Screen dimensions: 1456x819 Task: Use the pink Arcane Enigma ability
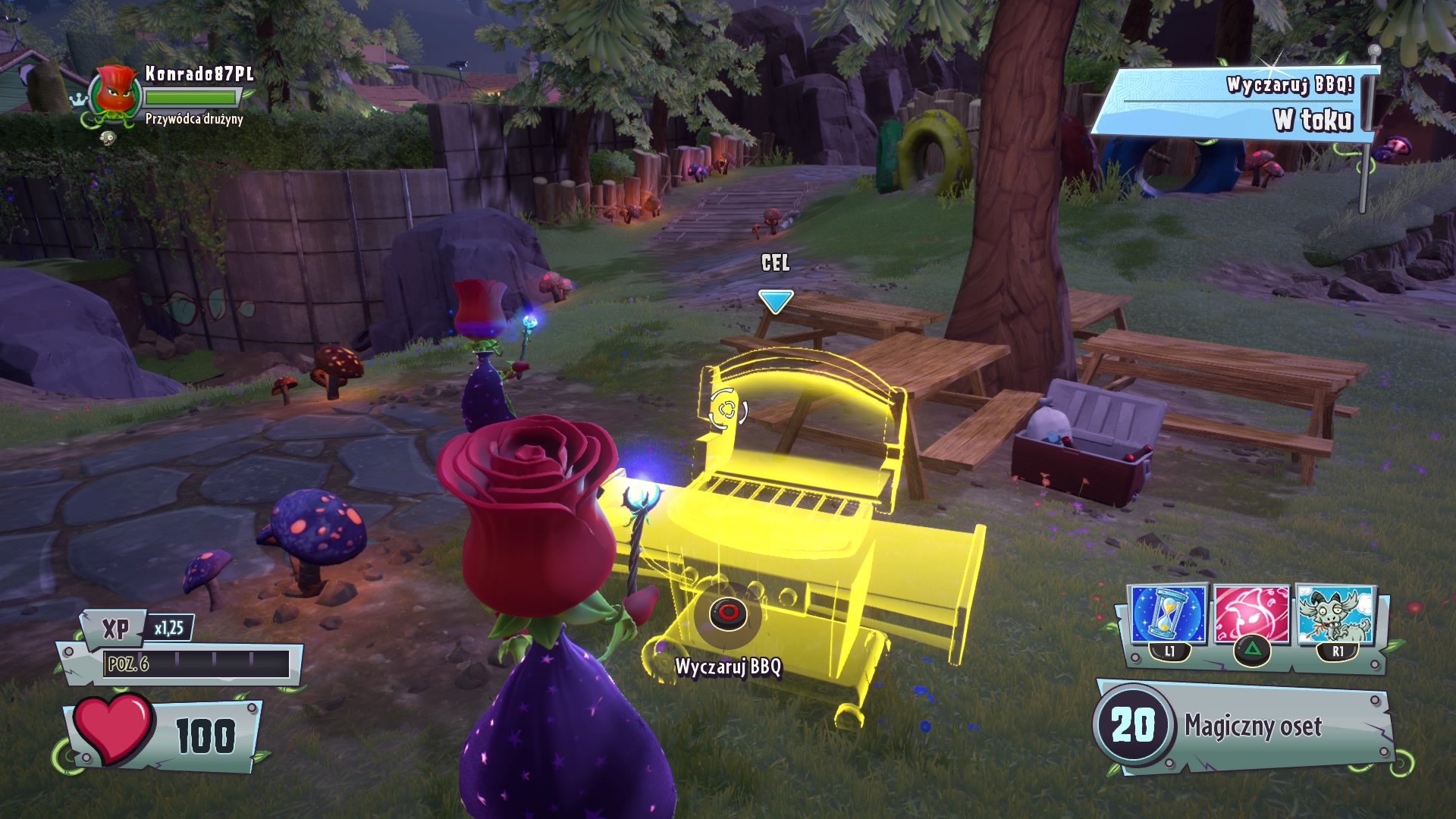1250,616
